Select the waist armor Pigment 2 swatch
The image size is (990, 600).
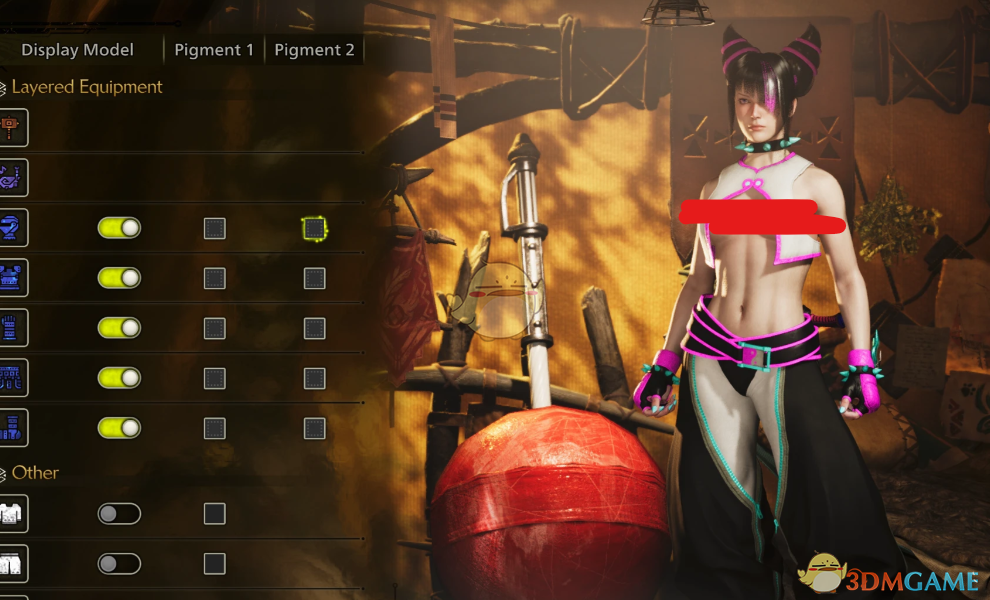tap(314, 379)
